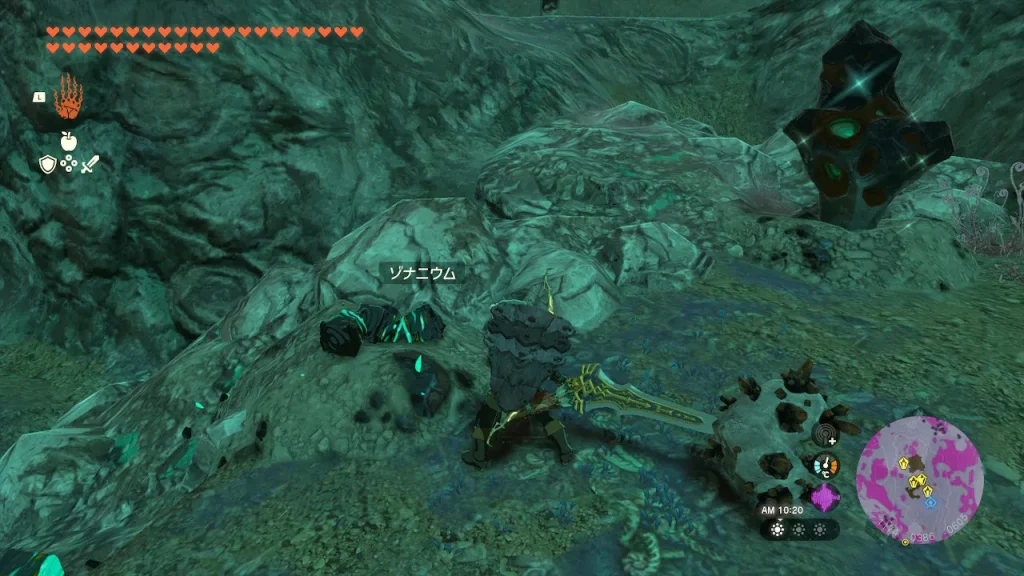Click the blue marker on the minimap

click(x=930, y=502)
